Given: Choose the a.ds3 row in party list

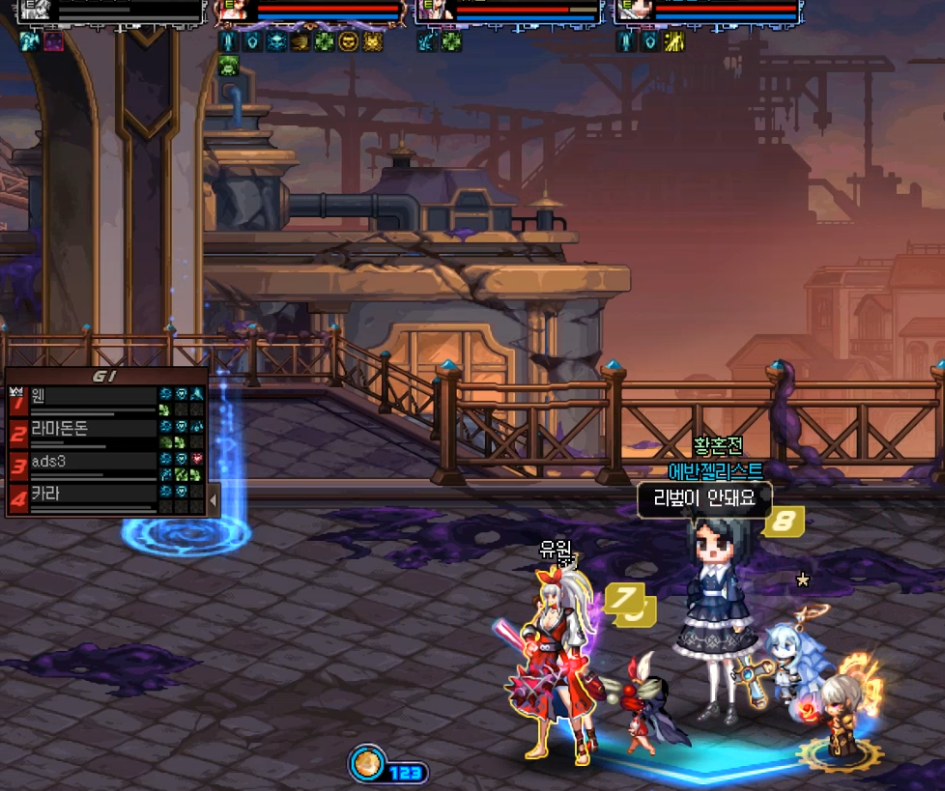Looking at the screenshot, I should tap(90, 462).
